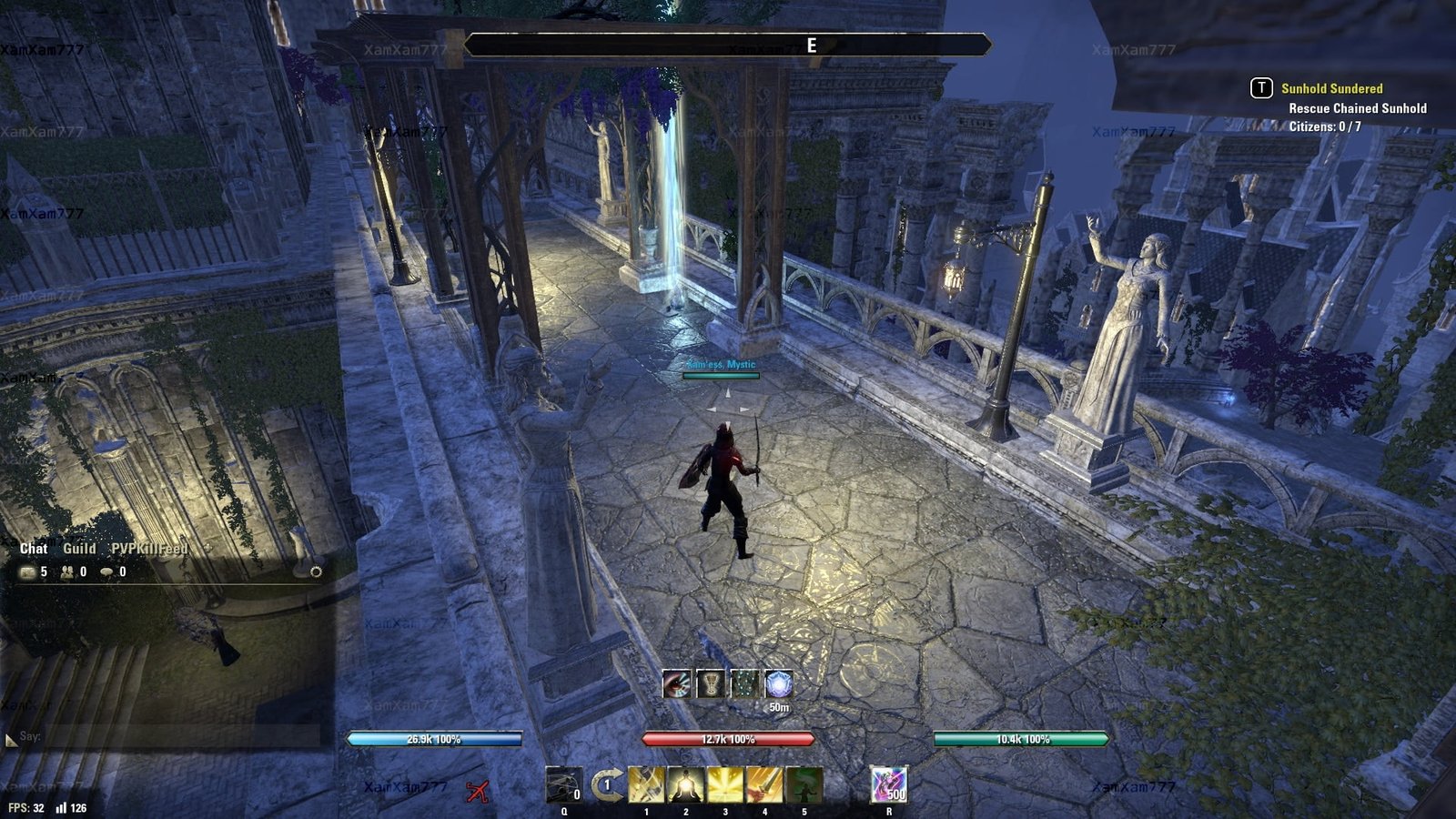Click the Say chat input field
1456x819 pixels.
(x=168, y=736)
